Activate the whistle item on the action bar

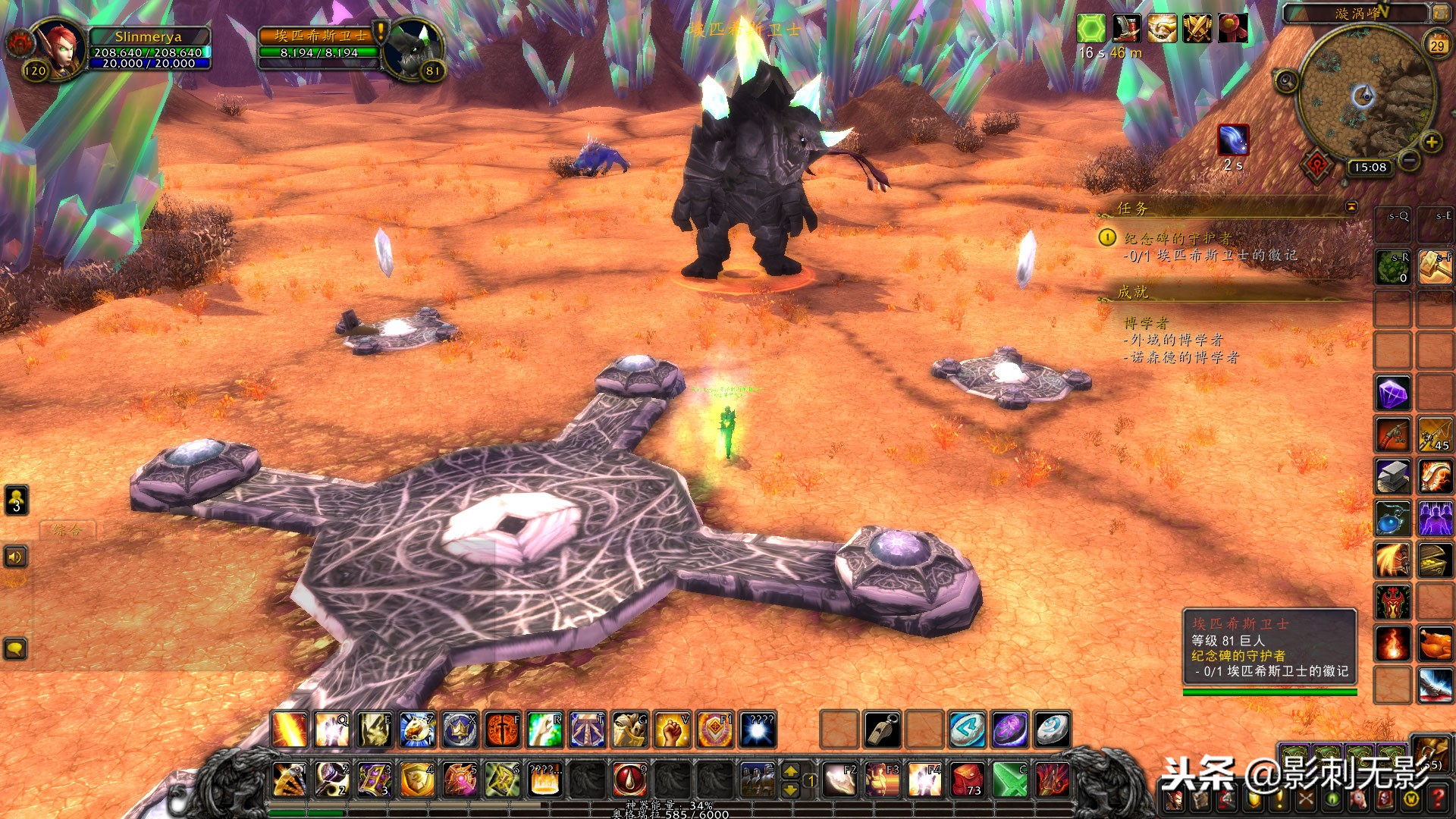point(882,730)
